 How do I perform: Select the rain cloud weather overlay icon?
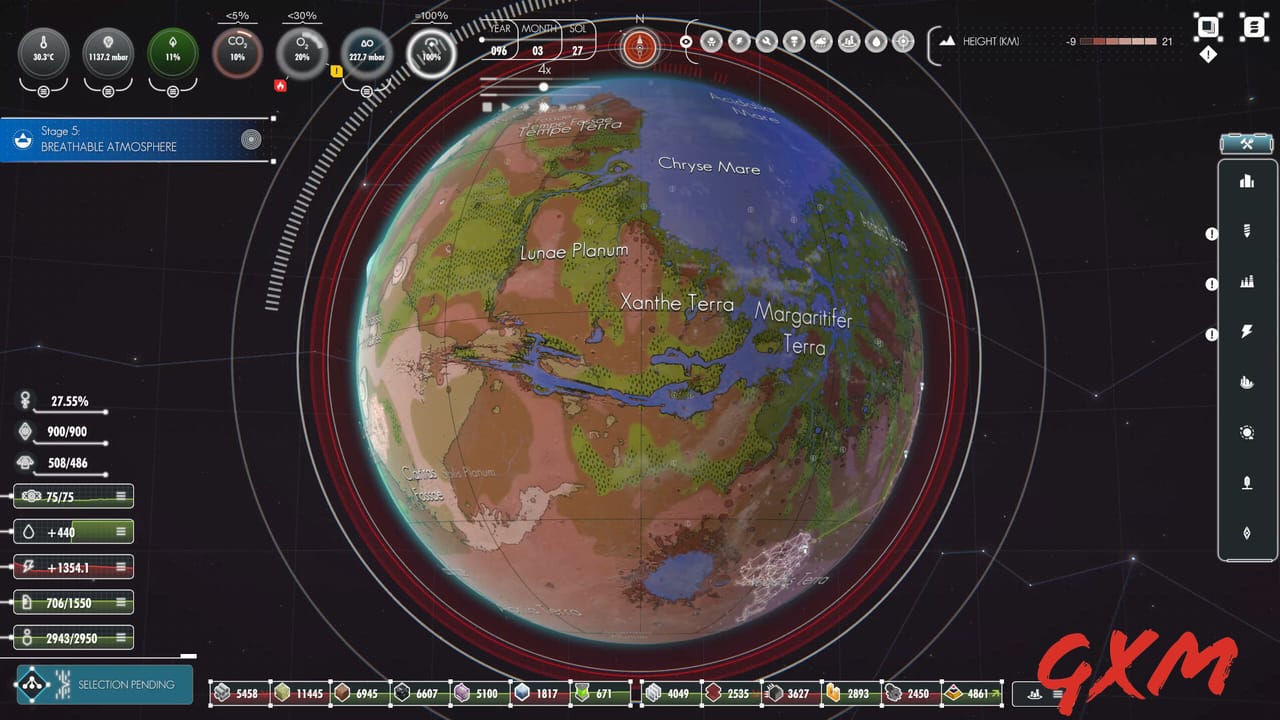tap(820, 40)
